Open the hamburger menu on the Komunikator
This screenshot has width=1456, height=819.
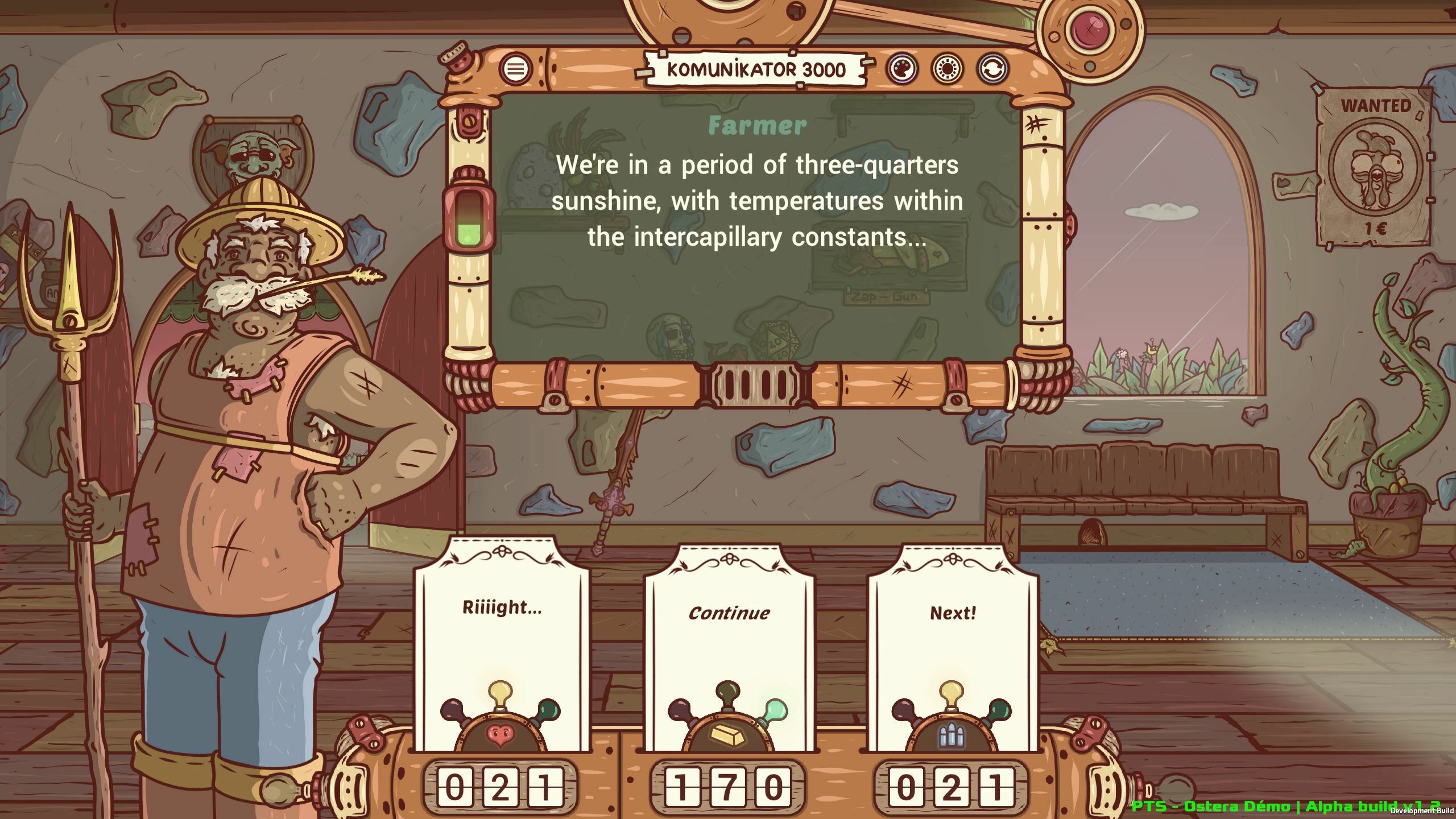515,68
